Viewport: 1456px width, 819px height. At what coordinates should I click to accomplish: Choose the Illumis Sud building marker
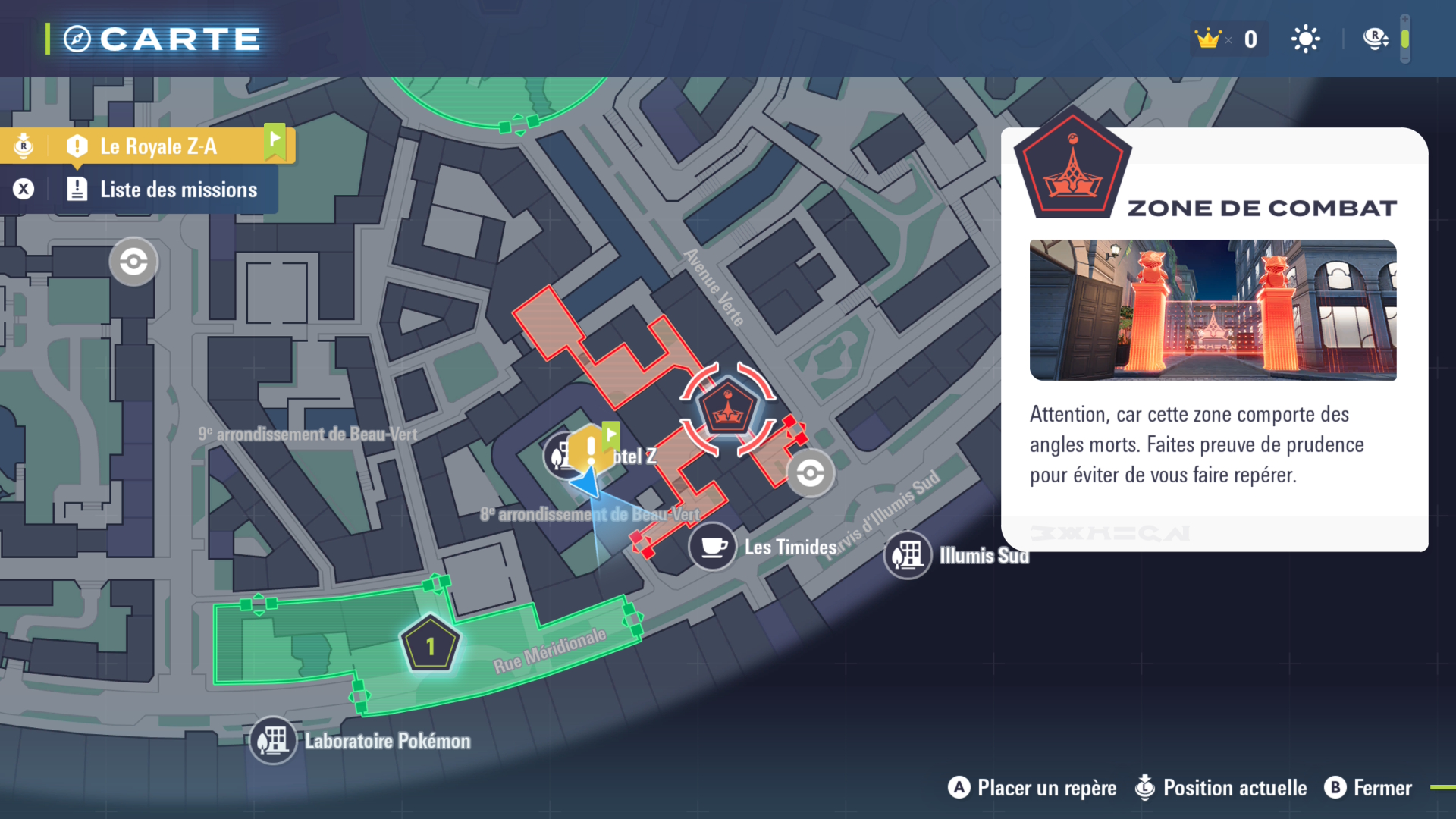907,555
